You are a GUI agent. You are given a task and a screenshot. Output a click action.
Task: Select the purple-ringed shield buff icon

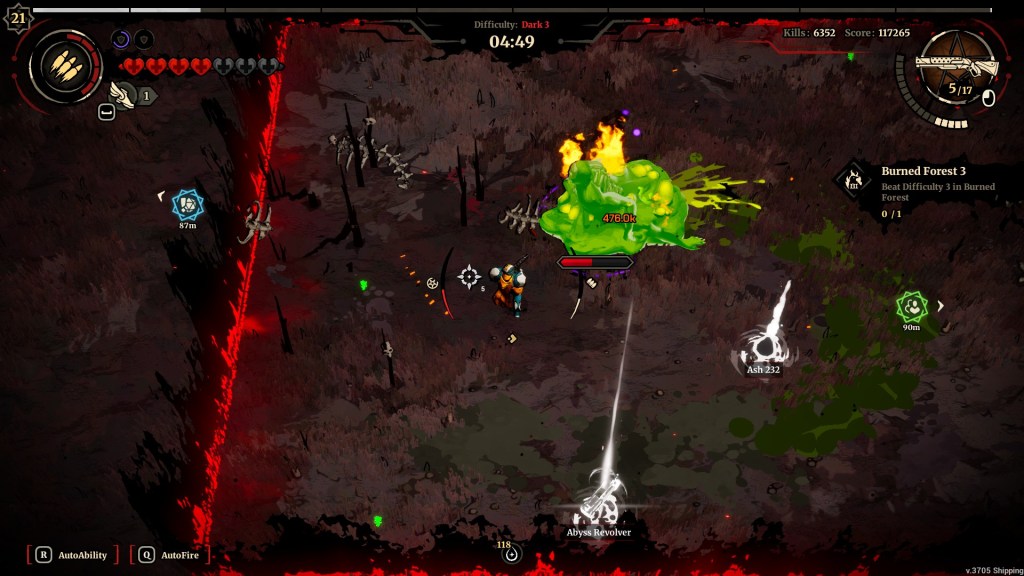121,40
